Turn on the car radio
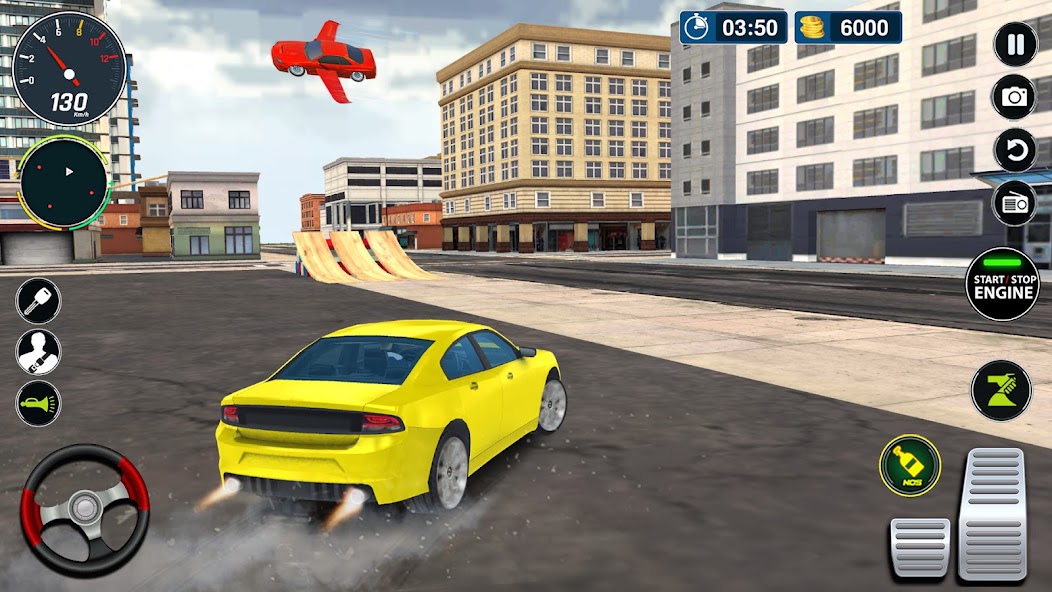The width and height of the screenshot is (1052, 592). tap(1015, 203)
